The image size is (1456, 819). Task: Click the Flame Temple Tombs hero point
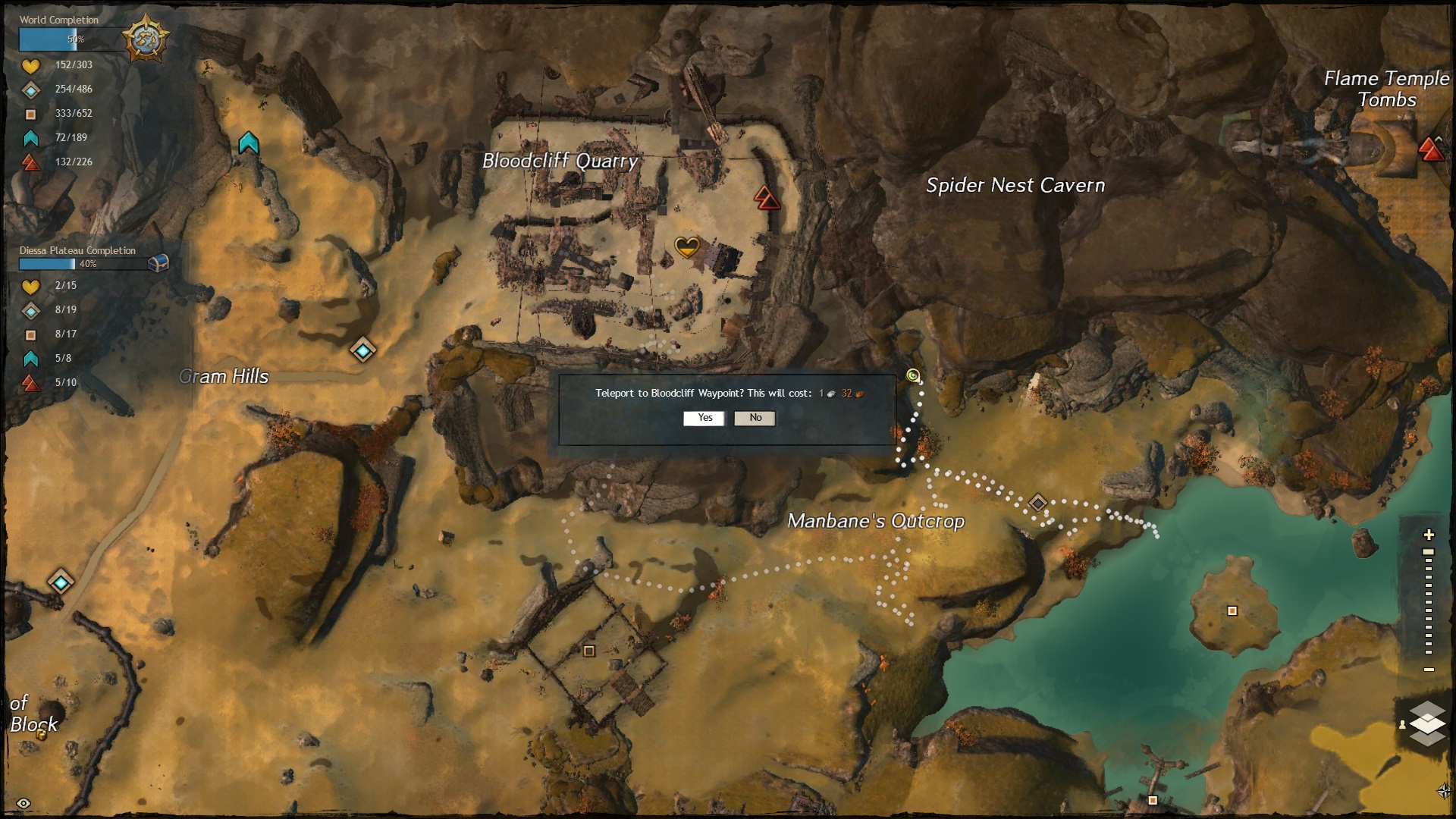tap(1431, 149)
